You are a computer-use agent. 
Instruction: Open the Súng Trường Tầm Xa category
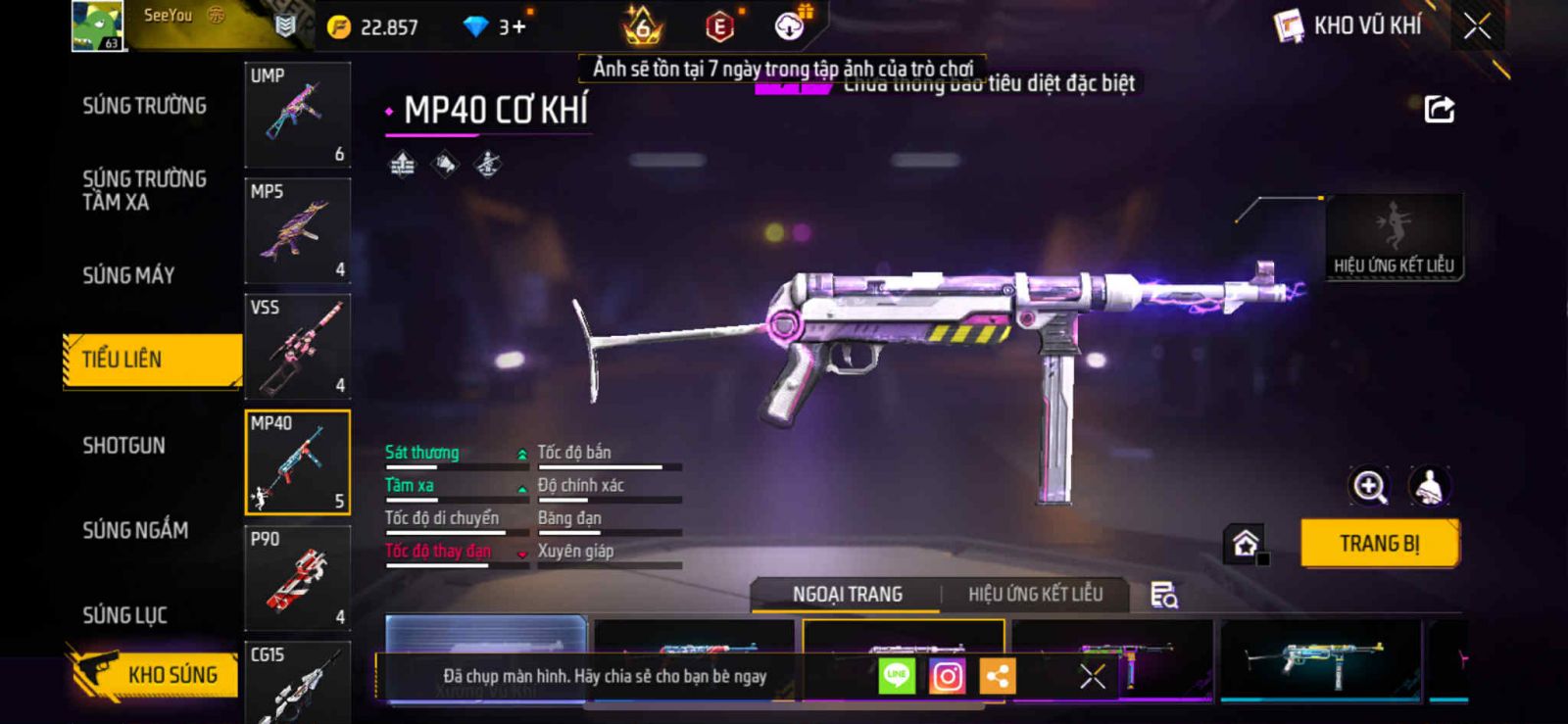click(x=144, y=190)
